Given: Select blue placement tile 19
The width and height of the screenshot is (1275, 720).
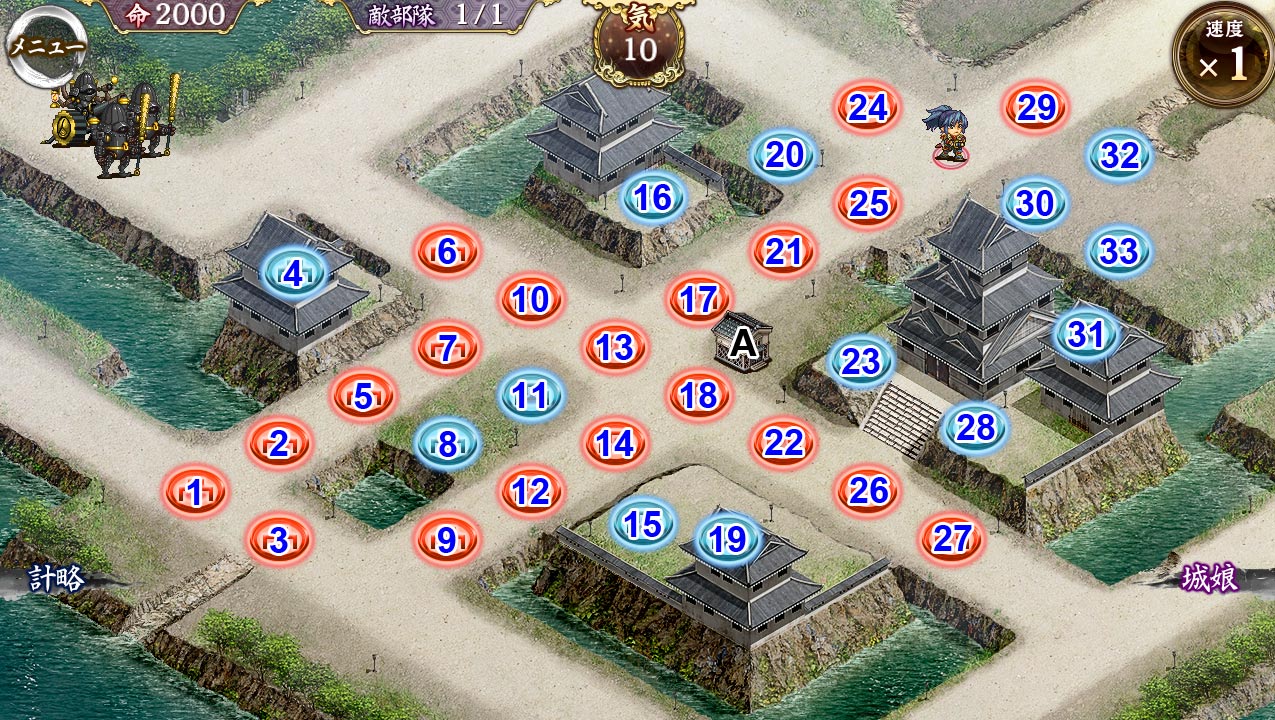Looking at the screenshot, I should [728, 539].
